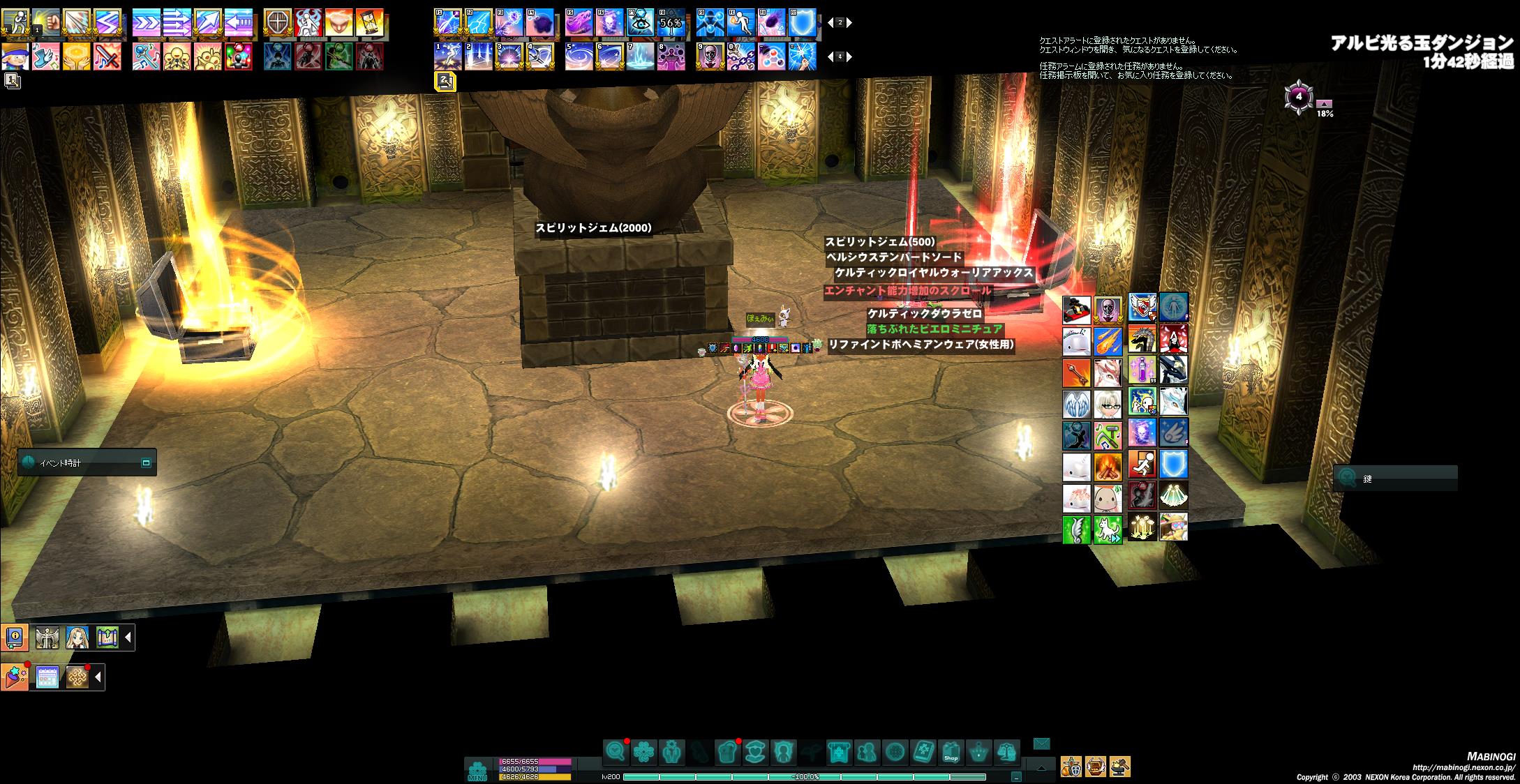Viewport: 1520px width, 784px height.
Task: Activate the crosshair shield skill icon
Action: (x=277, y=23)
